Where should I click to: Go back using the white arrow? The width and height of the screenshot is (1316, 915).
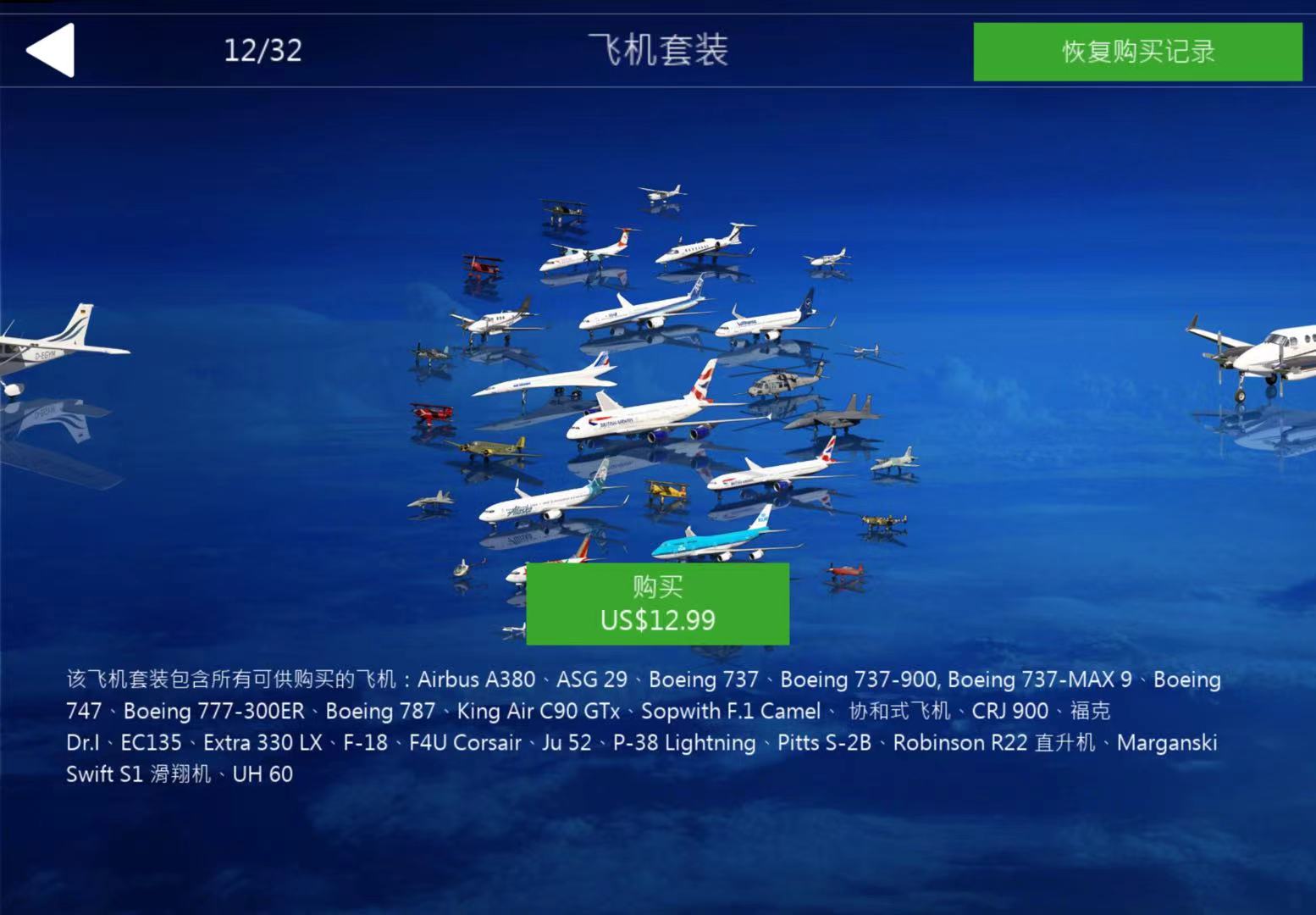click(x=51, y=51)
